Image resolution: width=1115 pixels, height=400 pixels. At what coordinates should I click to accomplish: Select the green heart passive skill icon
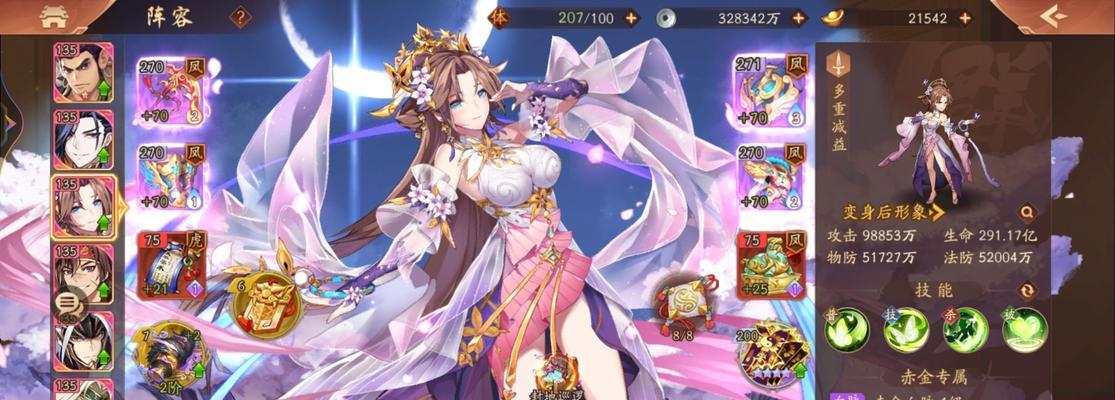[x=1025, y=329]
